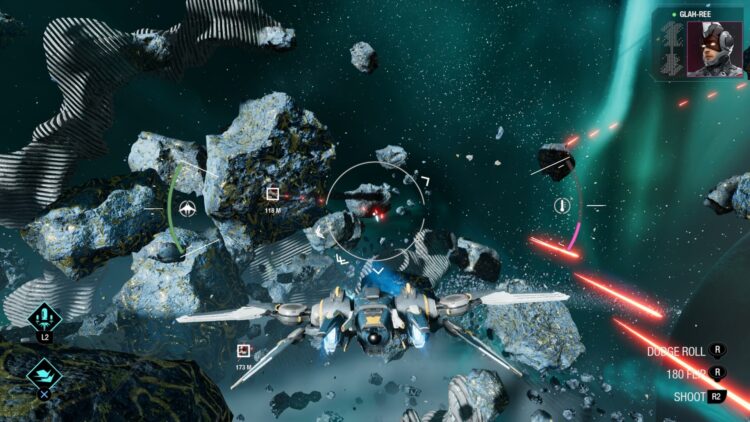Activate the missile ability diamond icon
Image resolution: width=750 pixels, height=422 pixels.
(45, 319)
